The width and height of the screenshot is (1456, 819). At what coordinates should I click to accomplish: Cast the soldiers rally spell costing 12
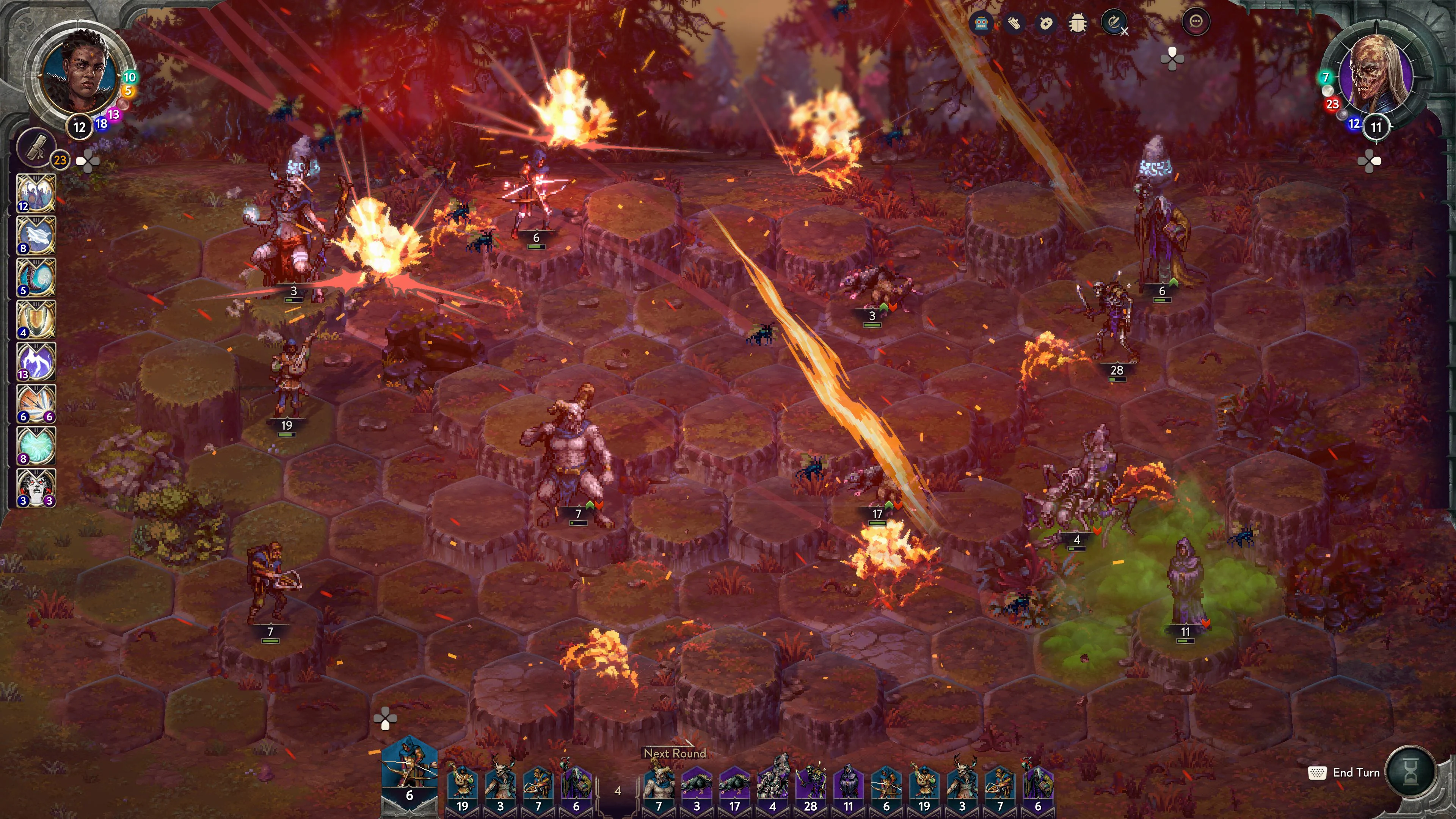pyautogui.click(x=36, y=193)
